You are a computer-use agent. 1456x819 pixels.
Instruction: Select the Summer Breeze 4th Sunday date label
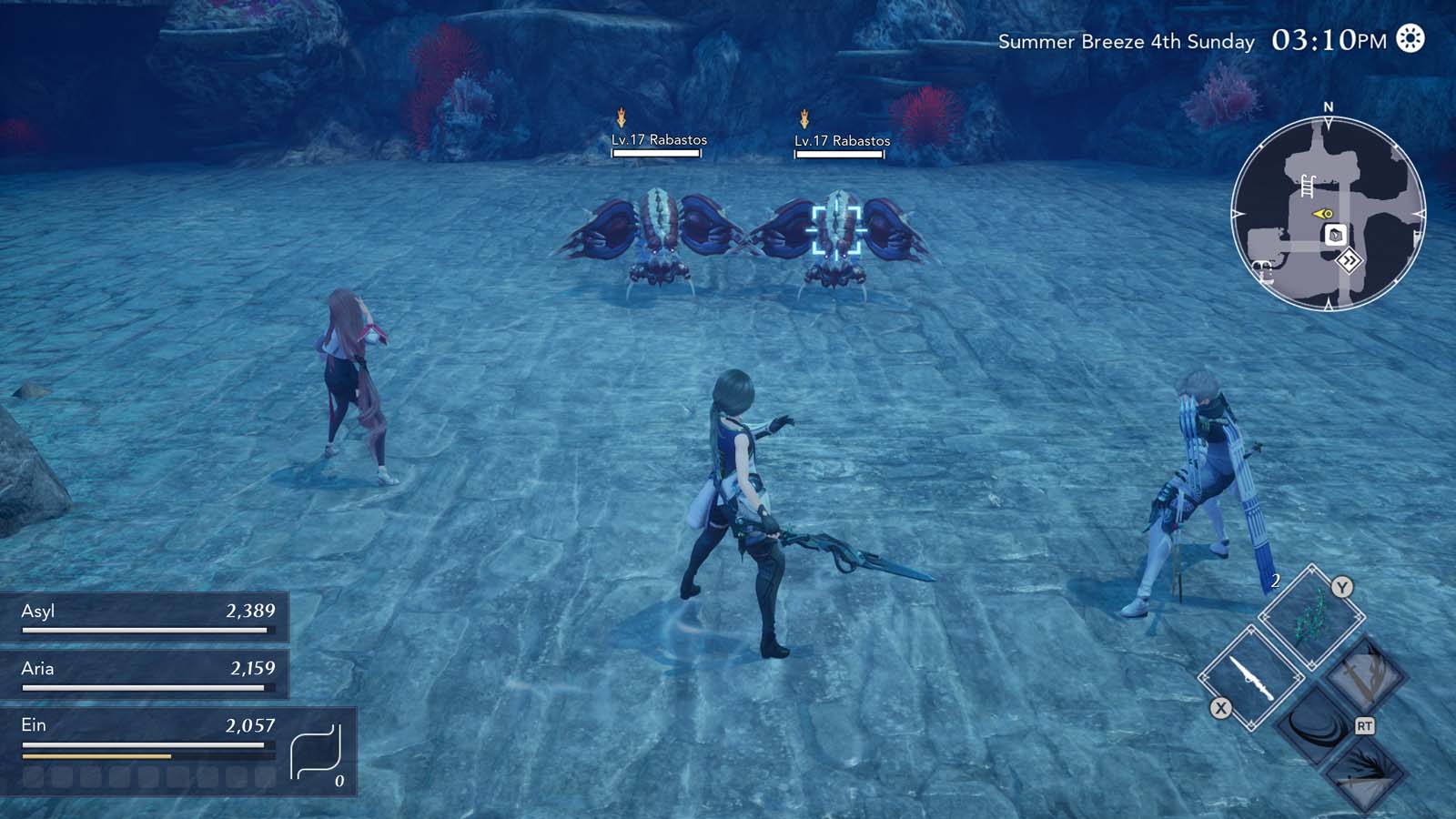[x=1127, y=41]
